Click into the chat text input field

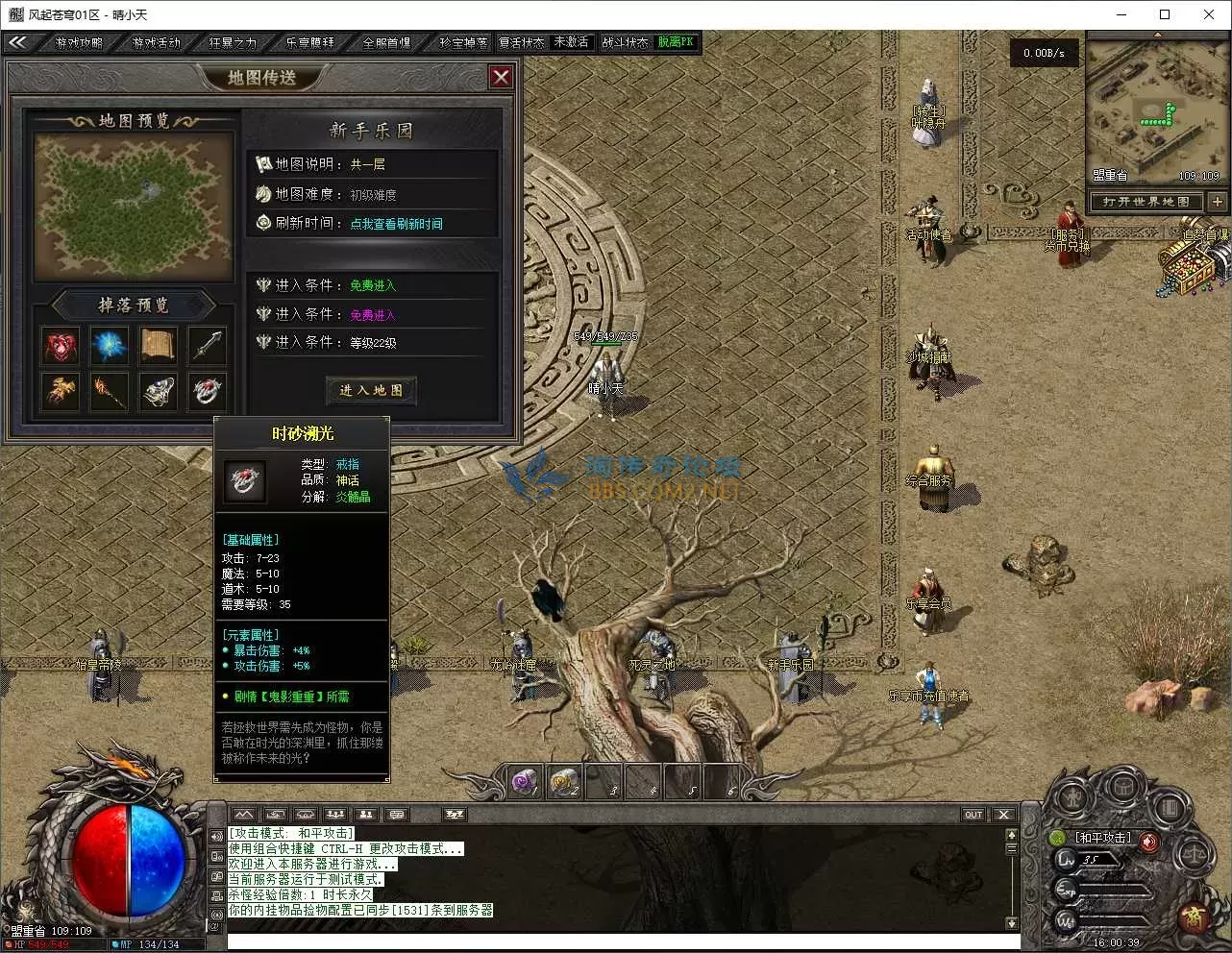coord(615,941)
